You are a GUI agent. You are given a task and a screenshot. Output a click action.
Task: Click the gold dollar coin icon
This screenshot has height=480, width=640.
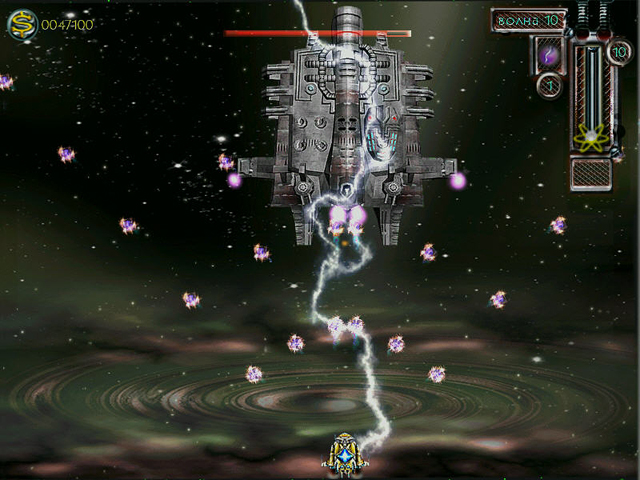20,25
